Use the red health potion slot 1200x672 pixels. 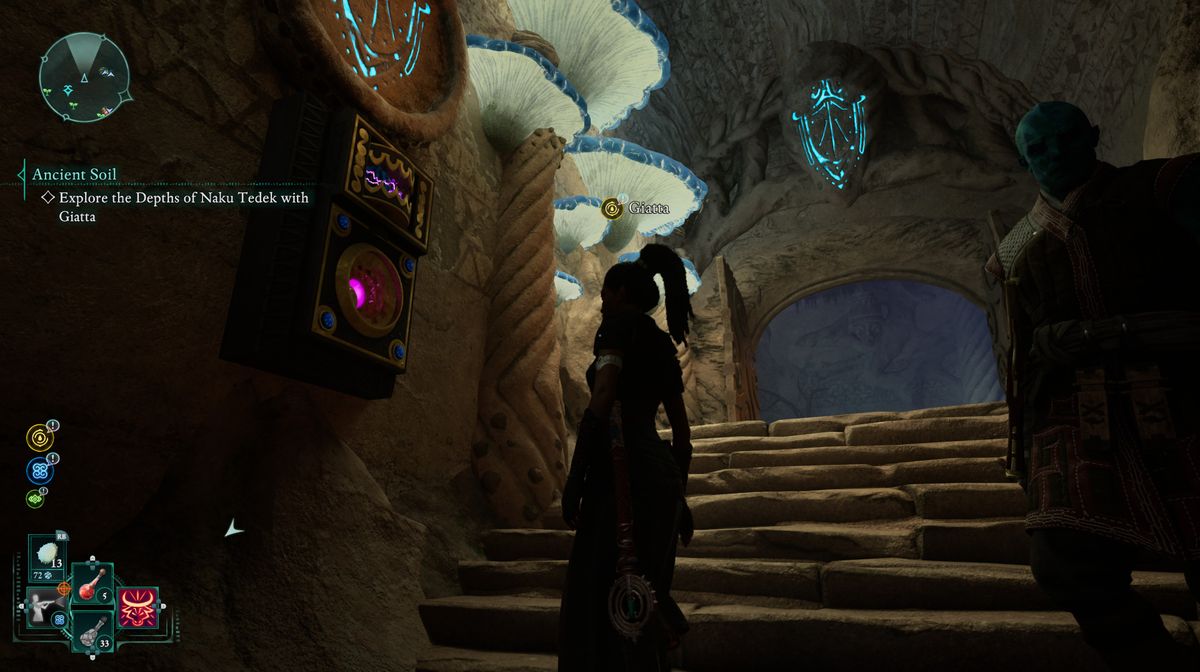(91, 584)
